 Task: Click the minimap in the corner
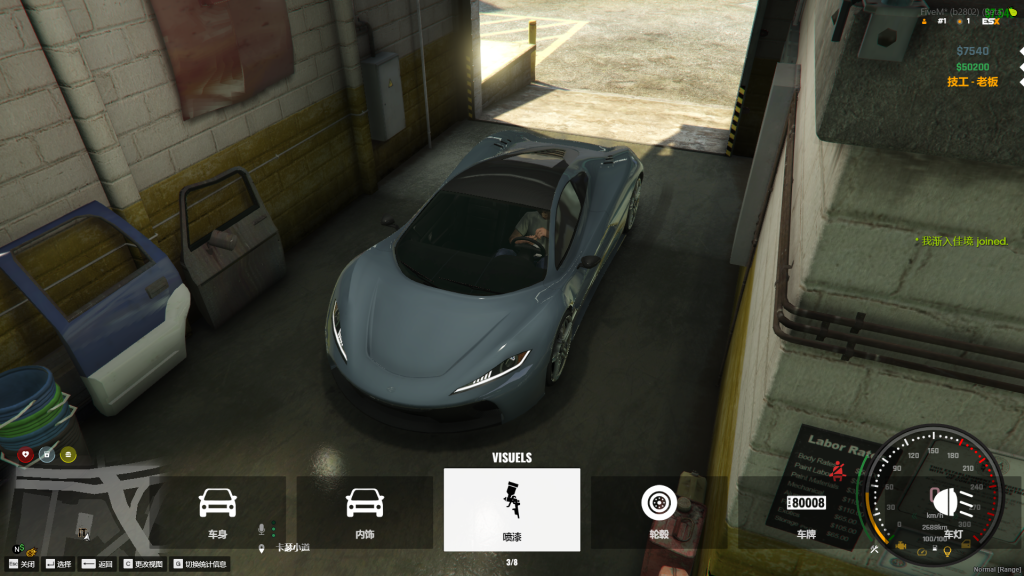pyautogui.click(x=85, y=510)
